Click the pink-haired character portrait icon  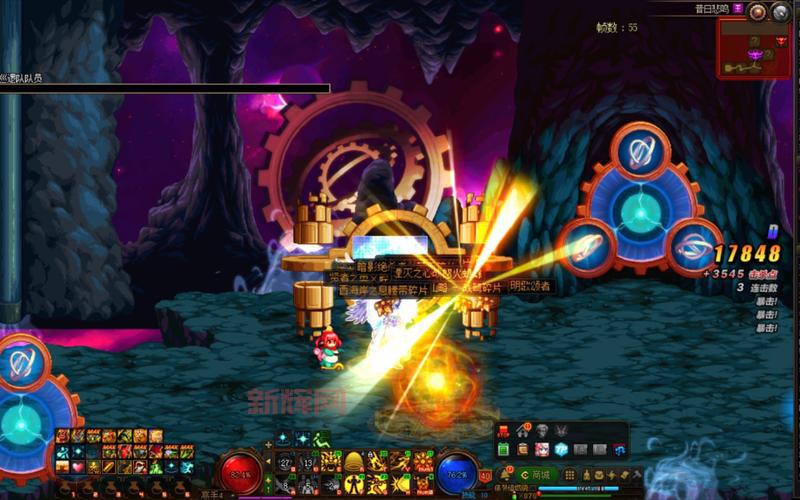[541, 449]
